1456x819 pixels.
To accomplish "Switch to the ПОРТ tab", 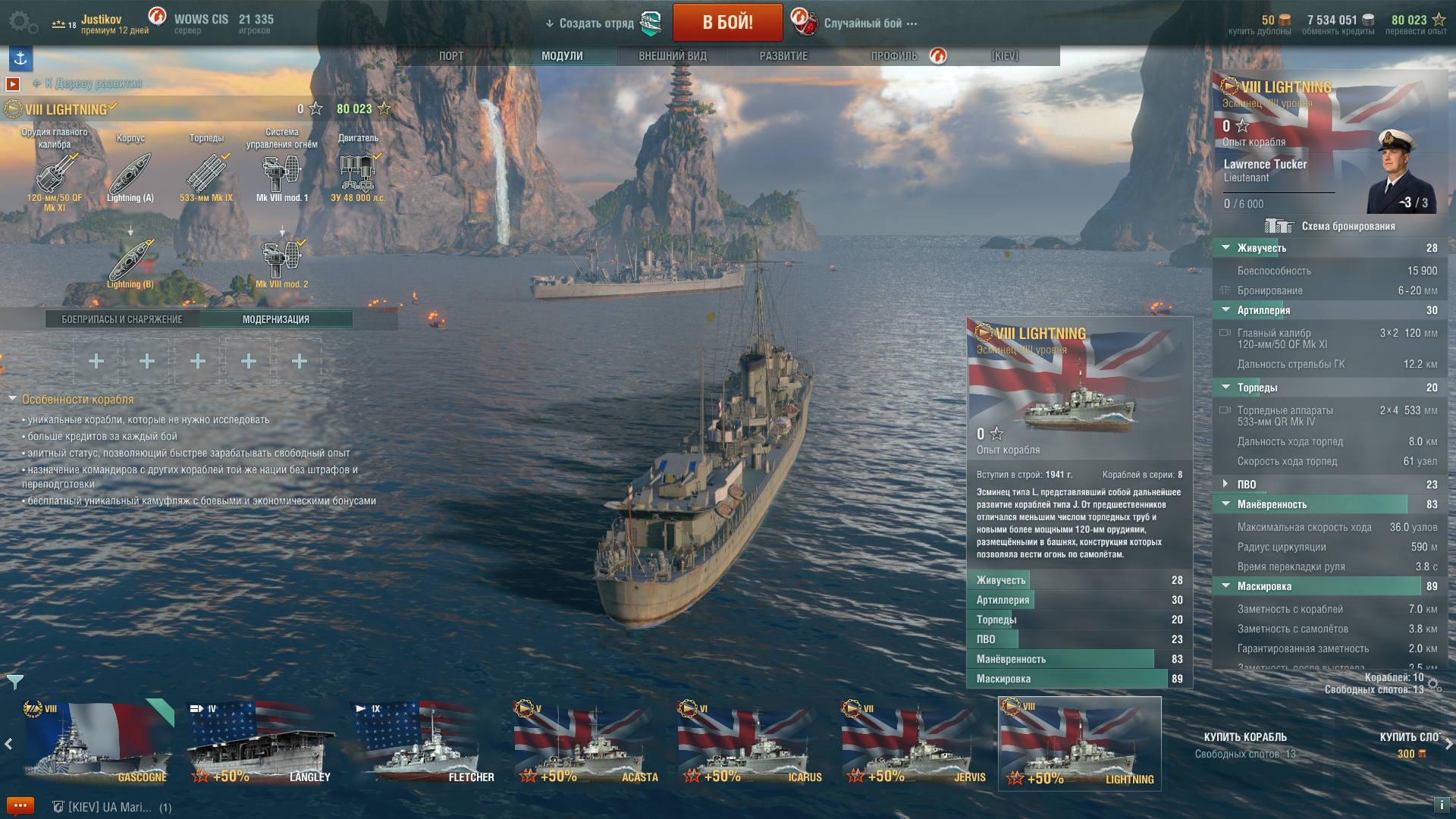I will [x=451, y=56].
